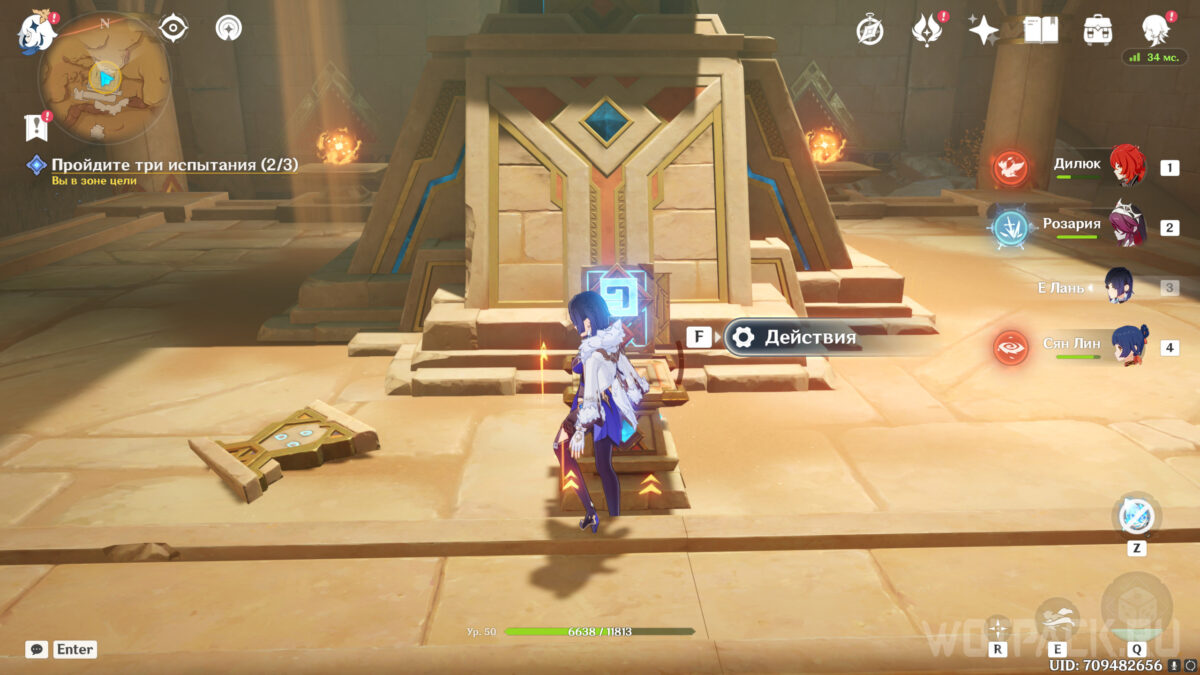This screenshot has width=1200, height=675.
Task: Open the chat speech bubble icon
Action: tap(37, 649)
